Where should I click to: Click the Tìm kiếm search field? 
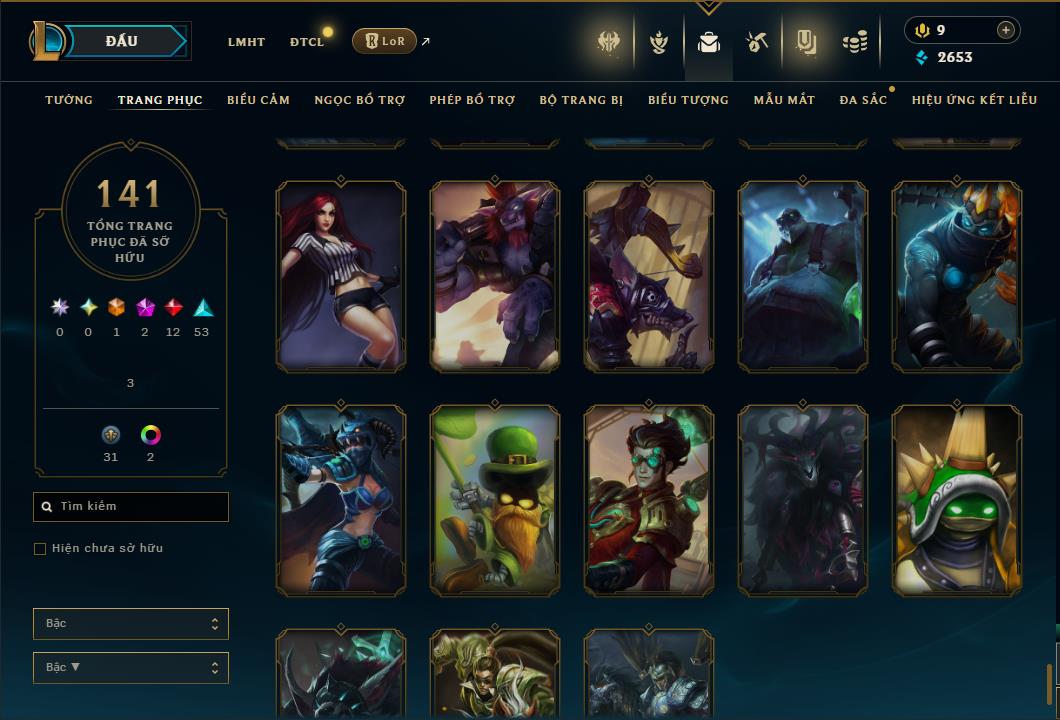pyautogui.click(x=131, y=507)
